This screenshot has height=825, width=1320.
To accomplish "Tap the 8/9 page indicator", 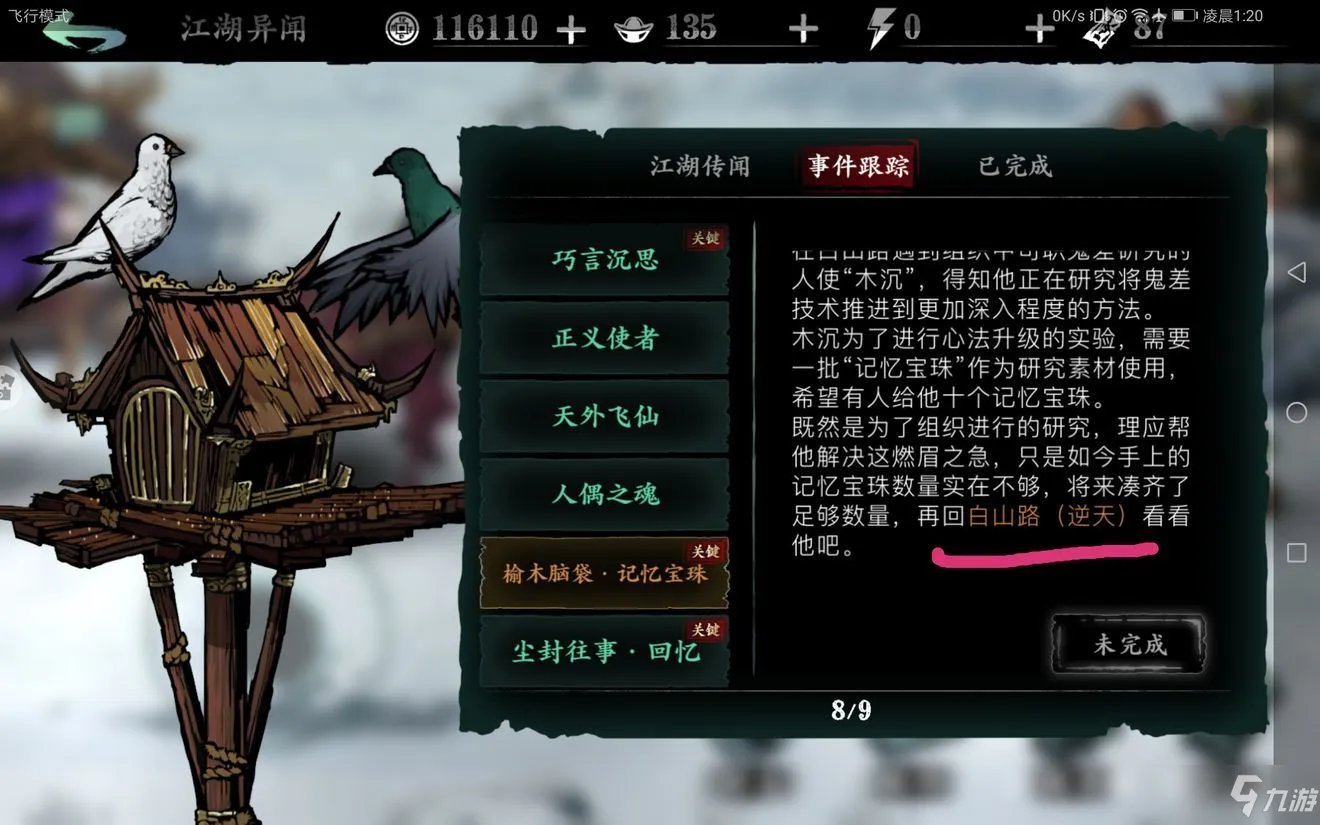I will 853,711.
